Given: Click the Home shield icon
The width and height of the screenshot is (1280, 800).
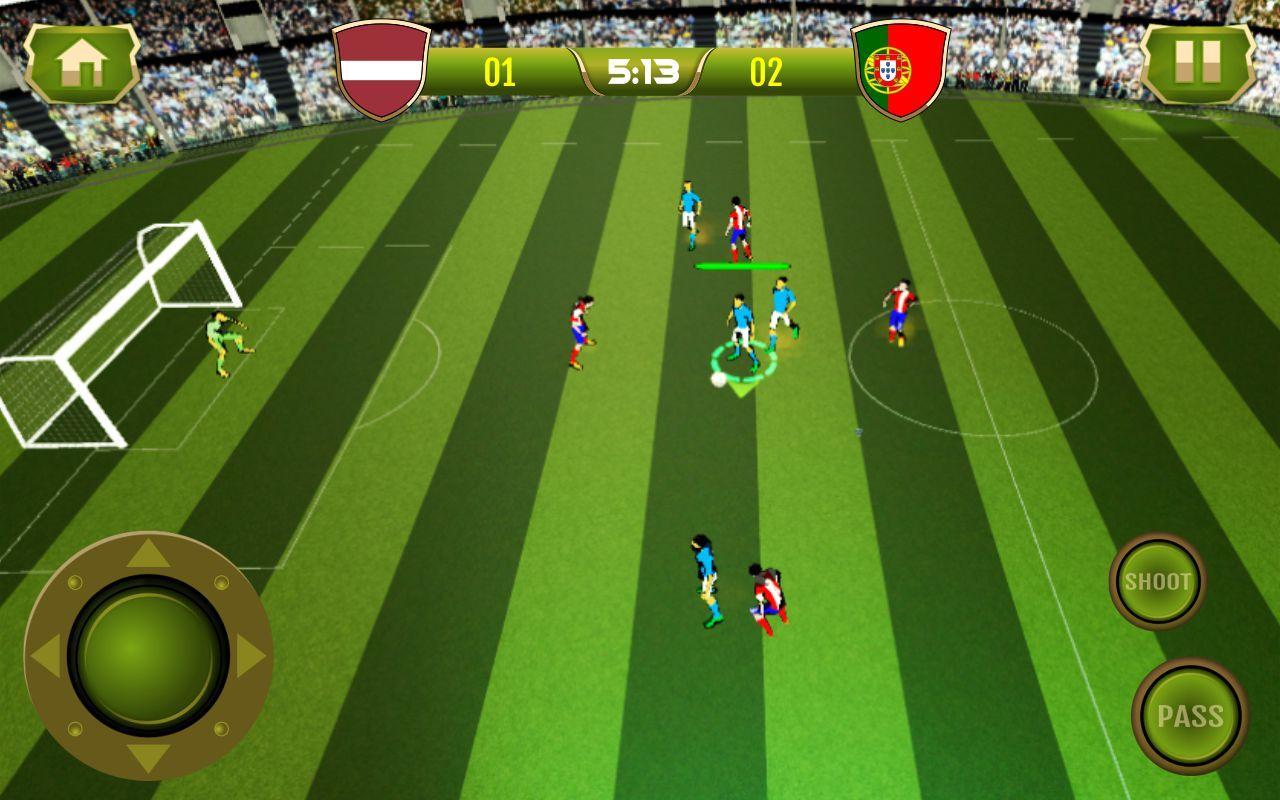Looking at the screenshot, I should tap(85, 65).
